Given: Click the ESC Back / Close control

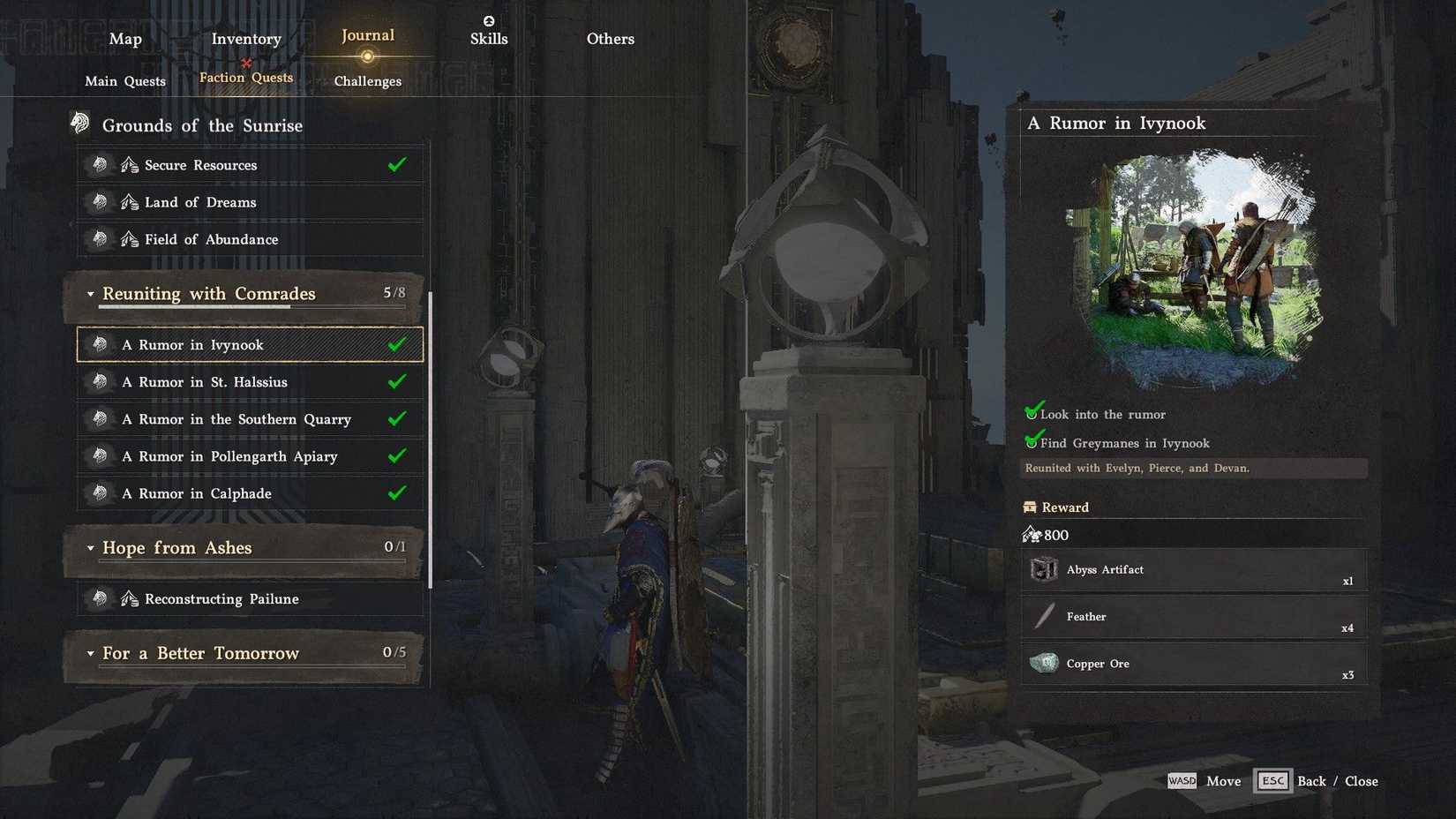Looking at the screenshot, I should pos(1272,781).
